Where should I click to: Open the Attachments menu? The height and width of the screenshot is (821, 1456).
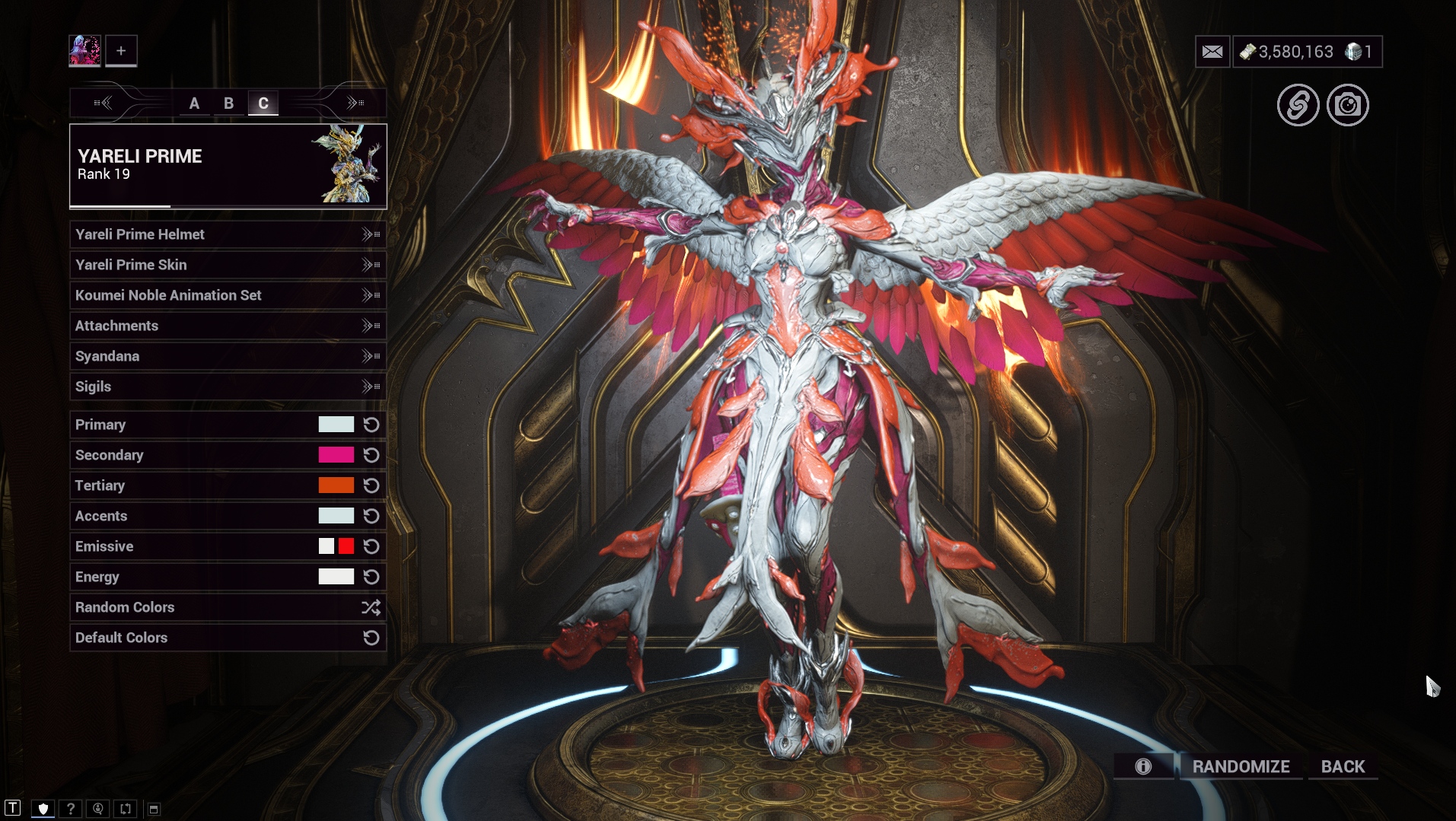(228, 326)
